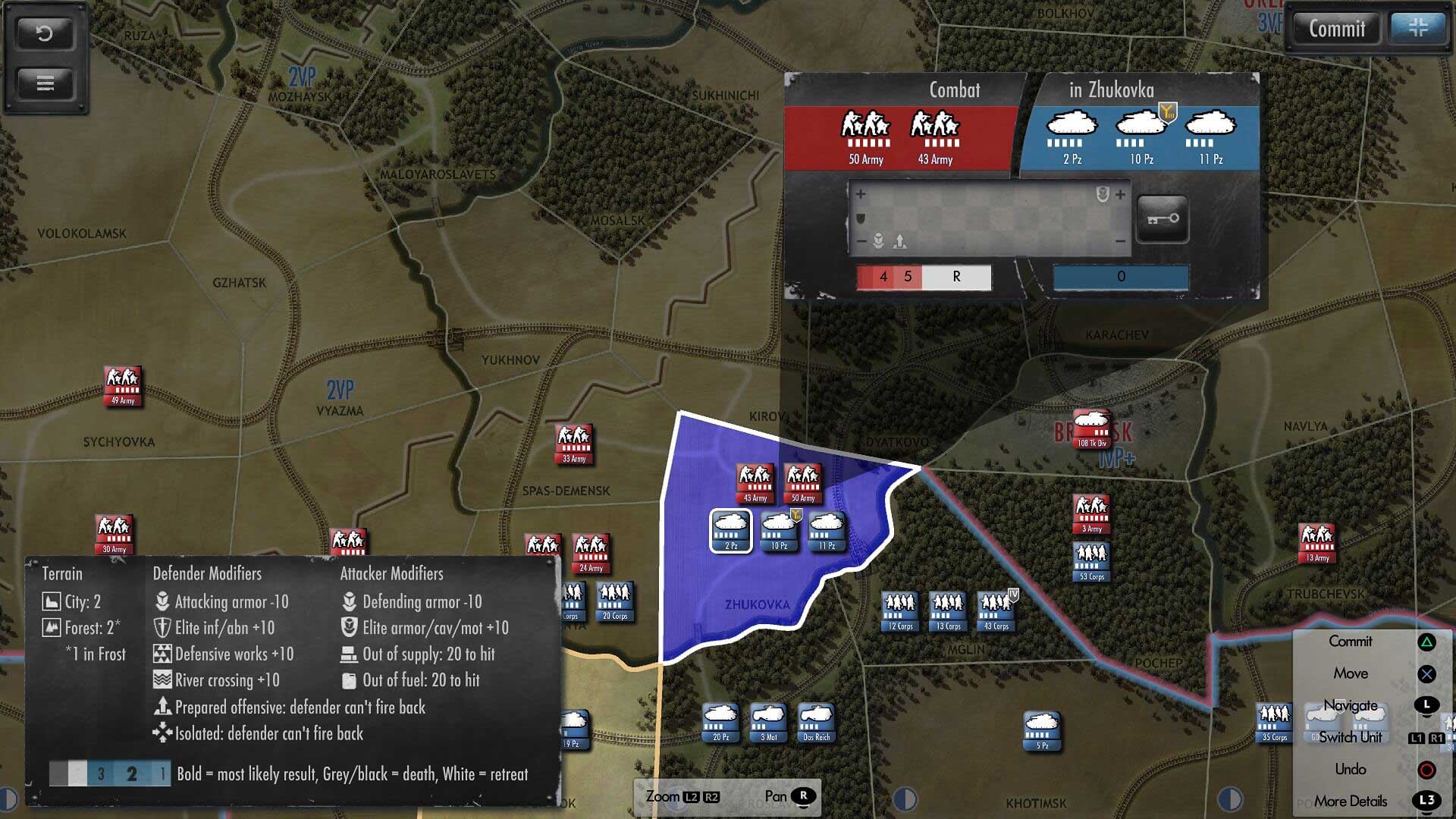The height and width of the screenshot is (819, 1456).
Task: Open the hamburger menu icon at top-left
Action: point(44,83)
